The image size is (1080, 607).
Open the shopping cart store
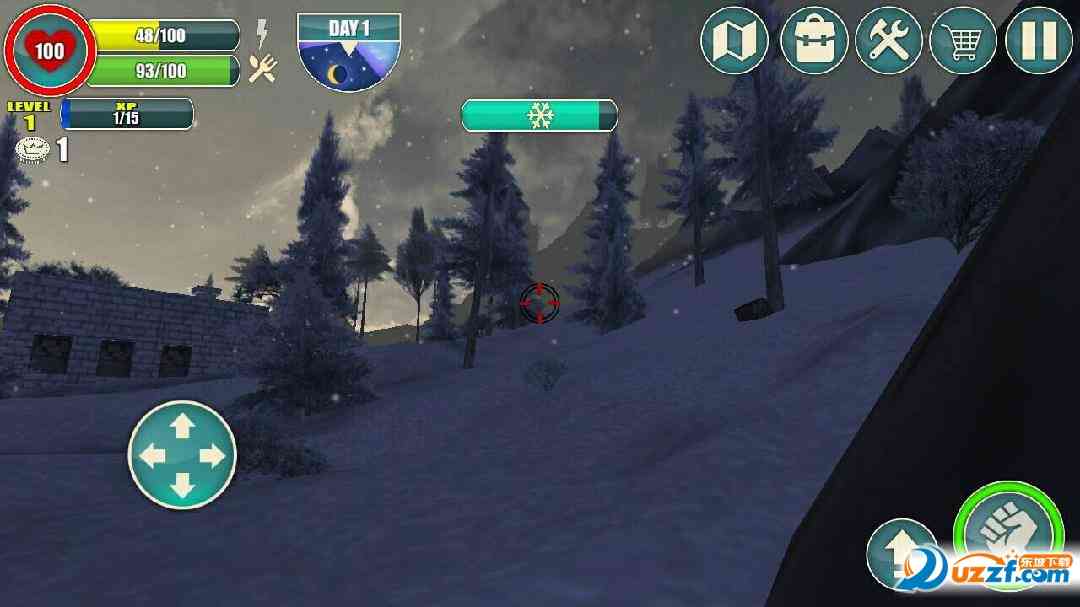(963, 40)
